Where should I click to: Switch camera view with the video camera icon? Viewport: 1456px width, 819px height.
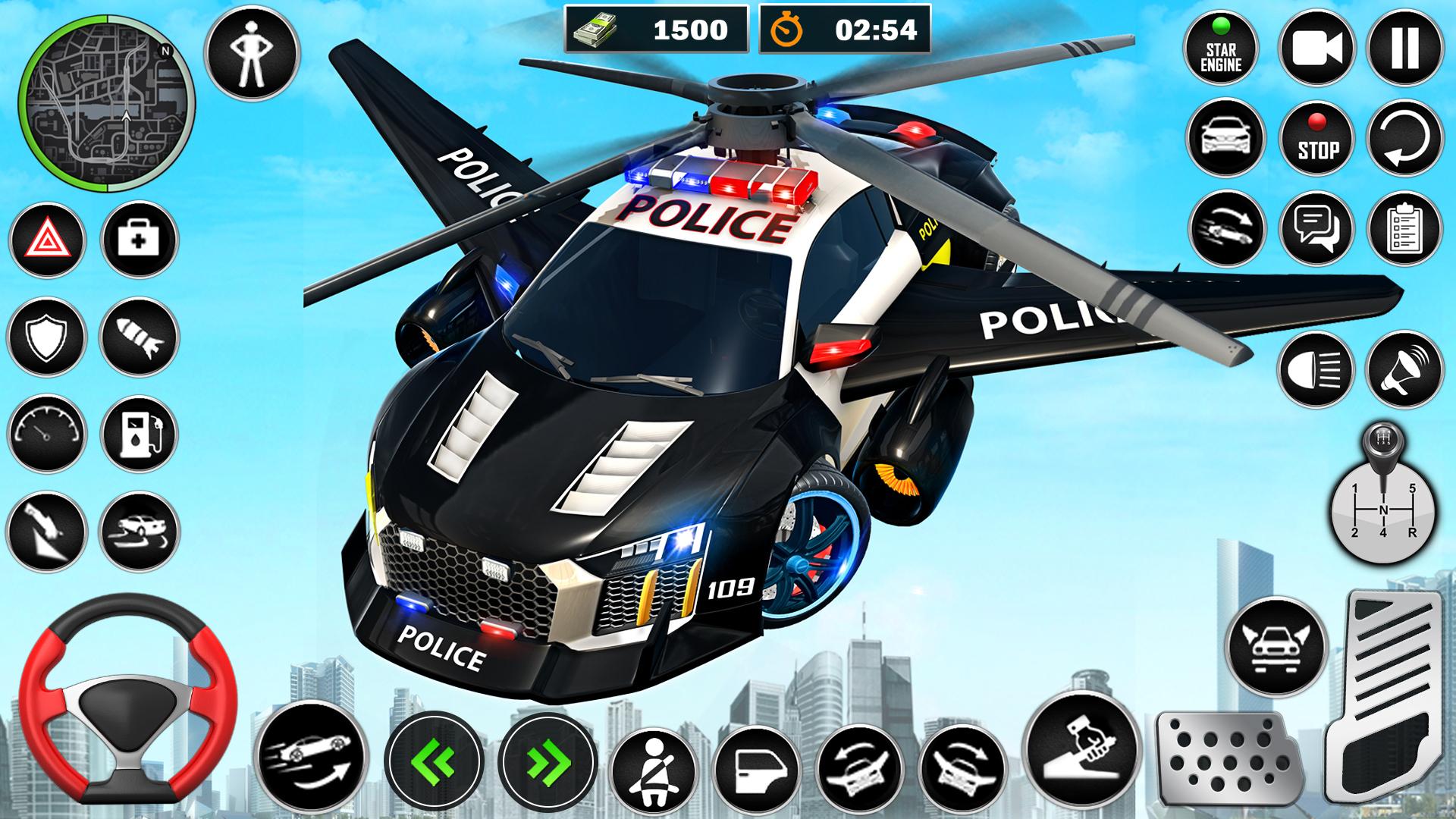point(1317,49)
